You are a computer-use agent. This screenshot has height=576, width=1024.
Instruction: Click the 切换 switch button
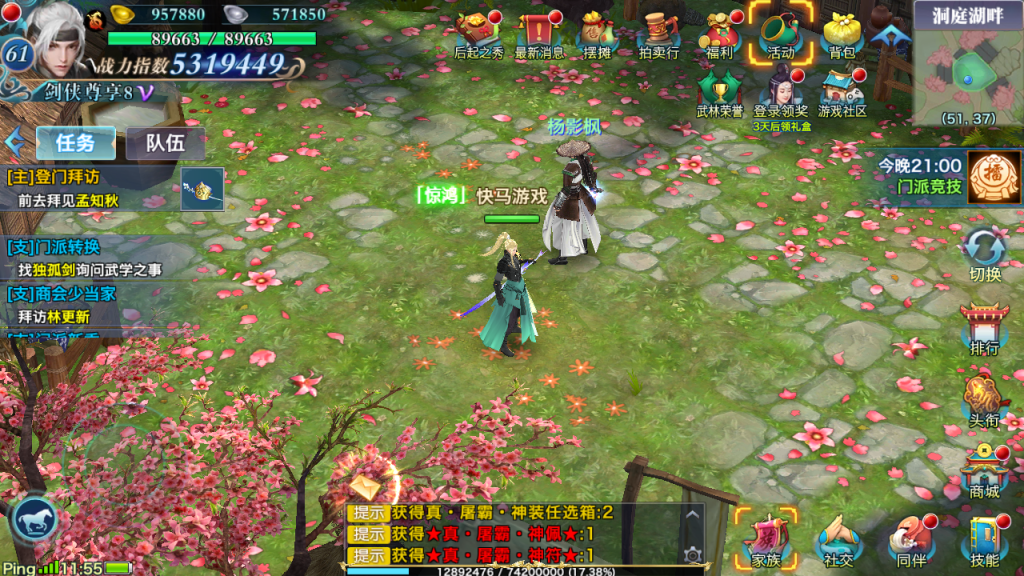pyautogui.click(x=985, y=253)
